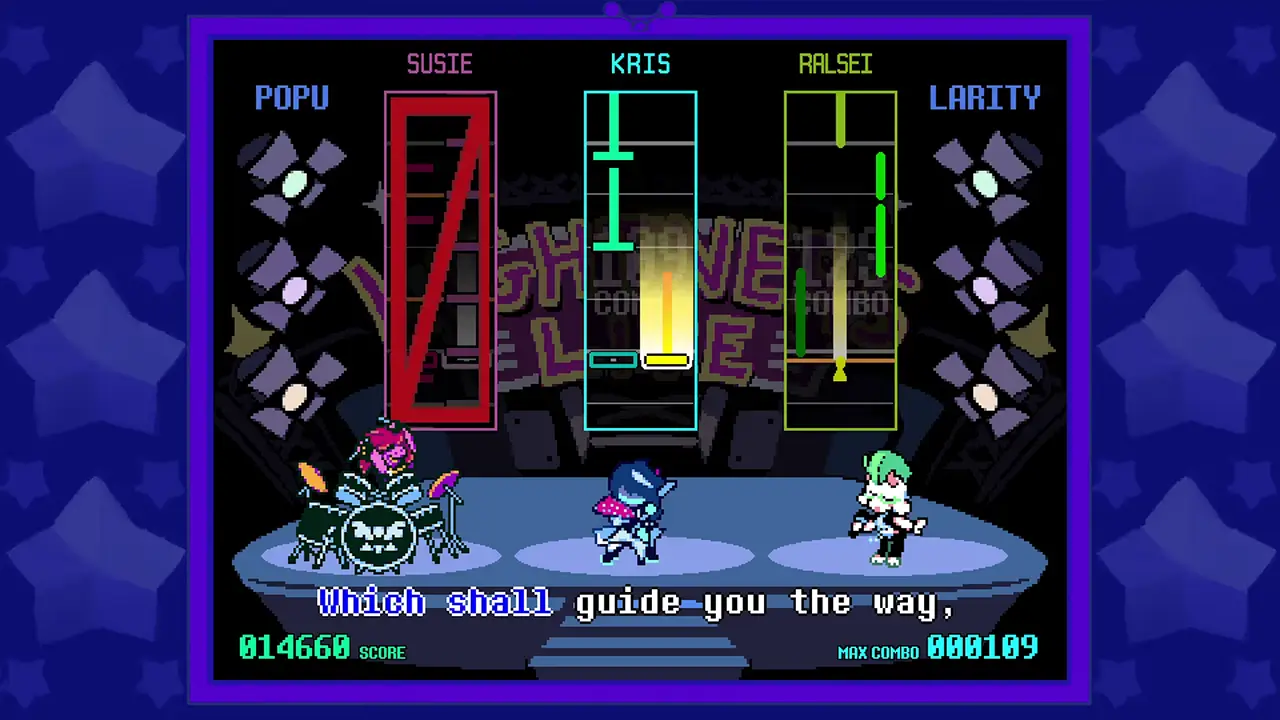This screenshot has height=720, width=1280.
Task: Select the SUSIE lane label
Action: pyautogui.click(x=440, y=64)
